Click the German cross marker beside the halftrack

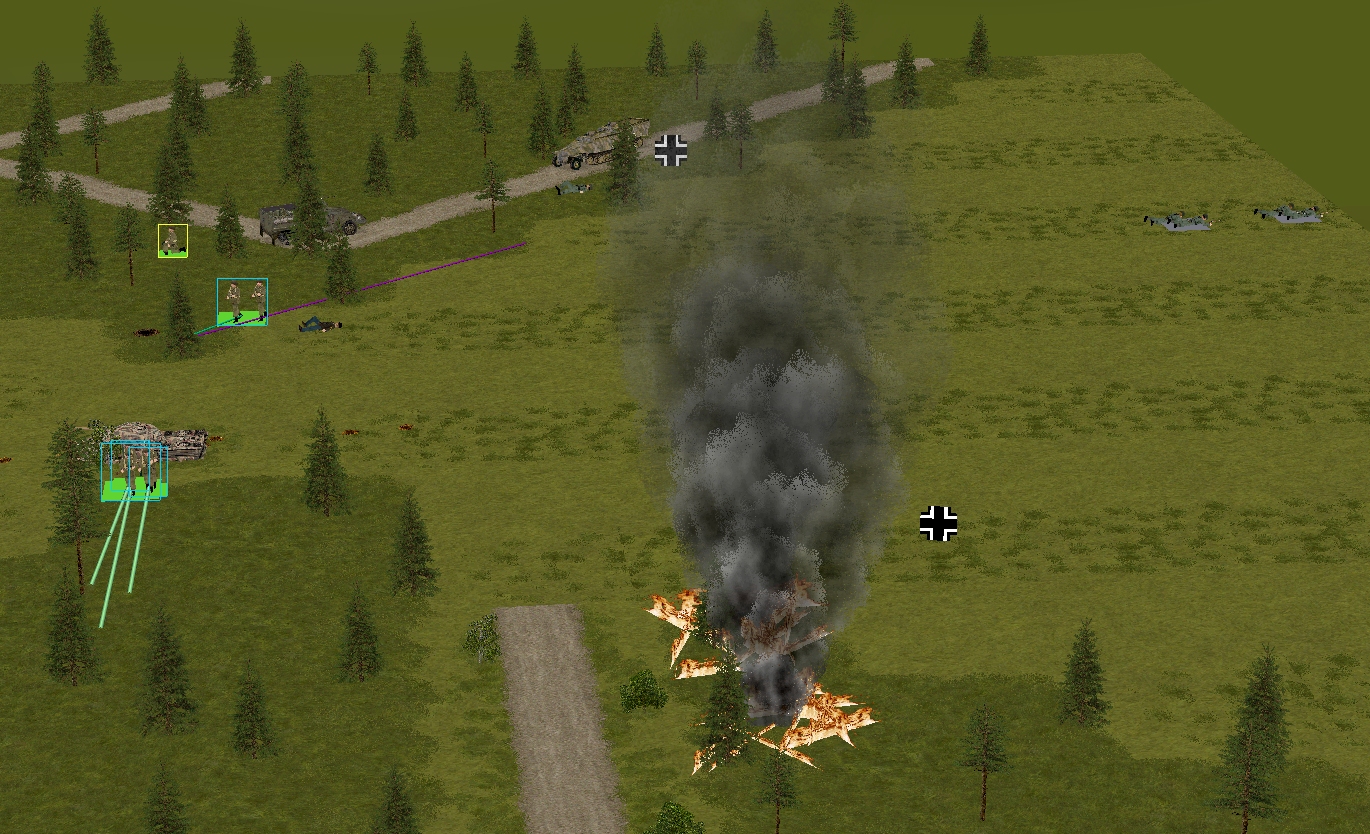[671, 151]
